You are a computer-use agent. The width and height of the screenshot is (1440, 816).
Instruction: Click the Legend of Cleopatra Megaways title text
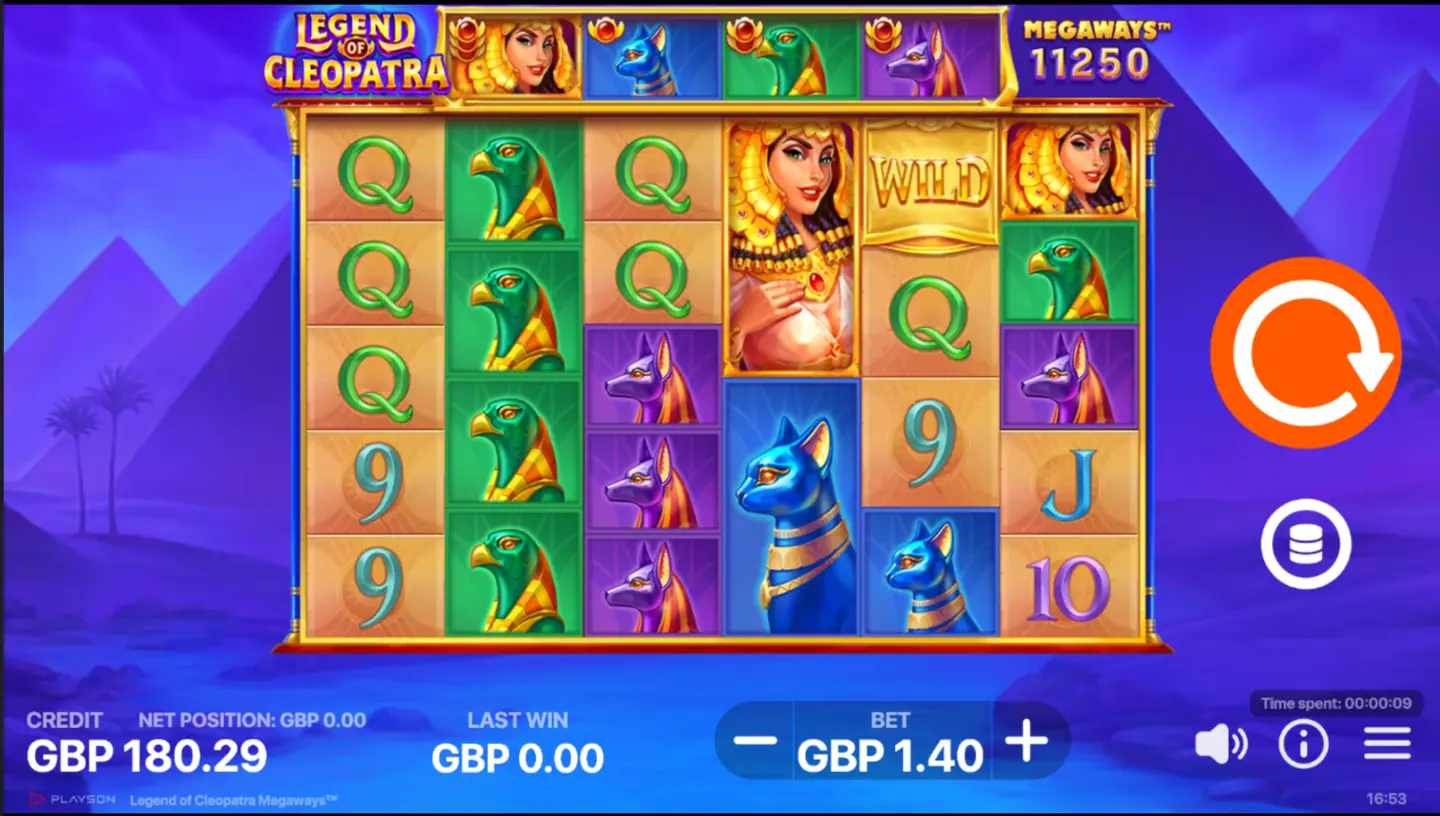(x=233, y=801)
